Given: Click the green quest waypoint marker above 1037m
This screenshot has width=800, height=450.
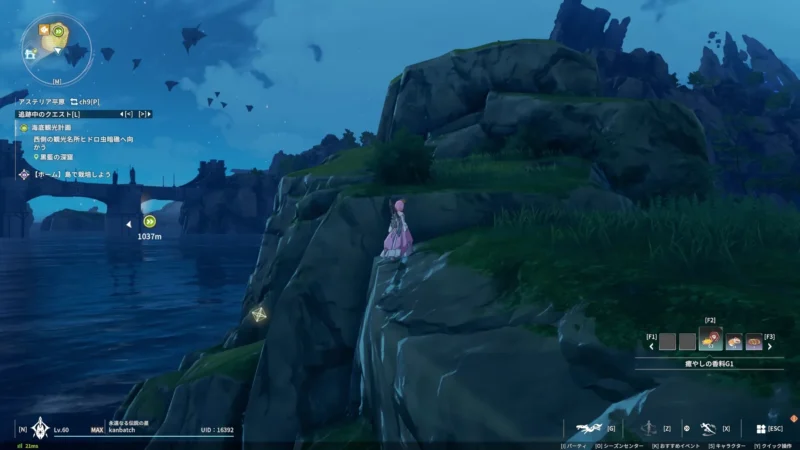Looking at the screenshot, I should pos(150,222).
